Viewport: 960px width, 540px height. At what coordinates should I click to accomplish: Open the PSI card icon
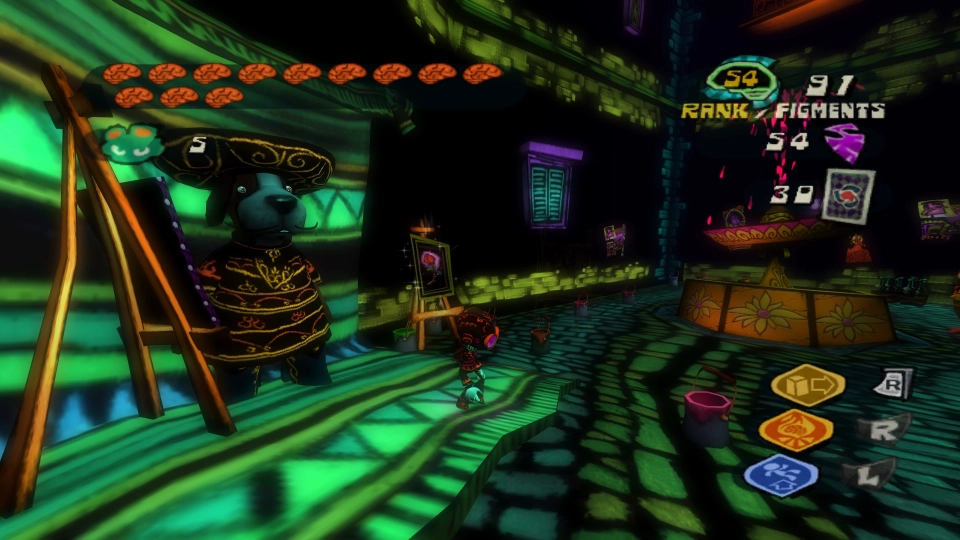click(x=848, y=194)
